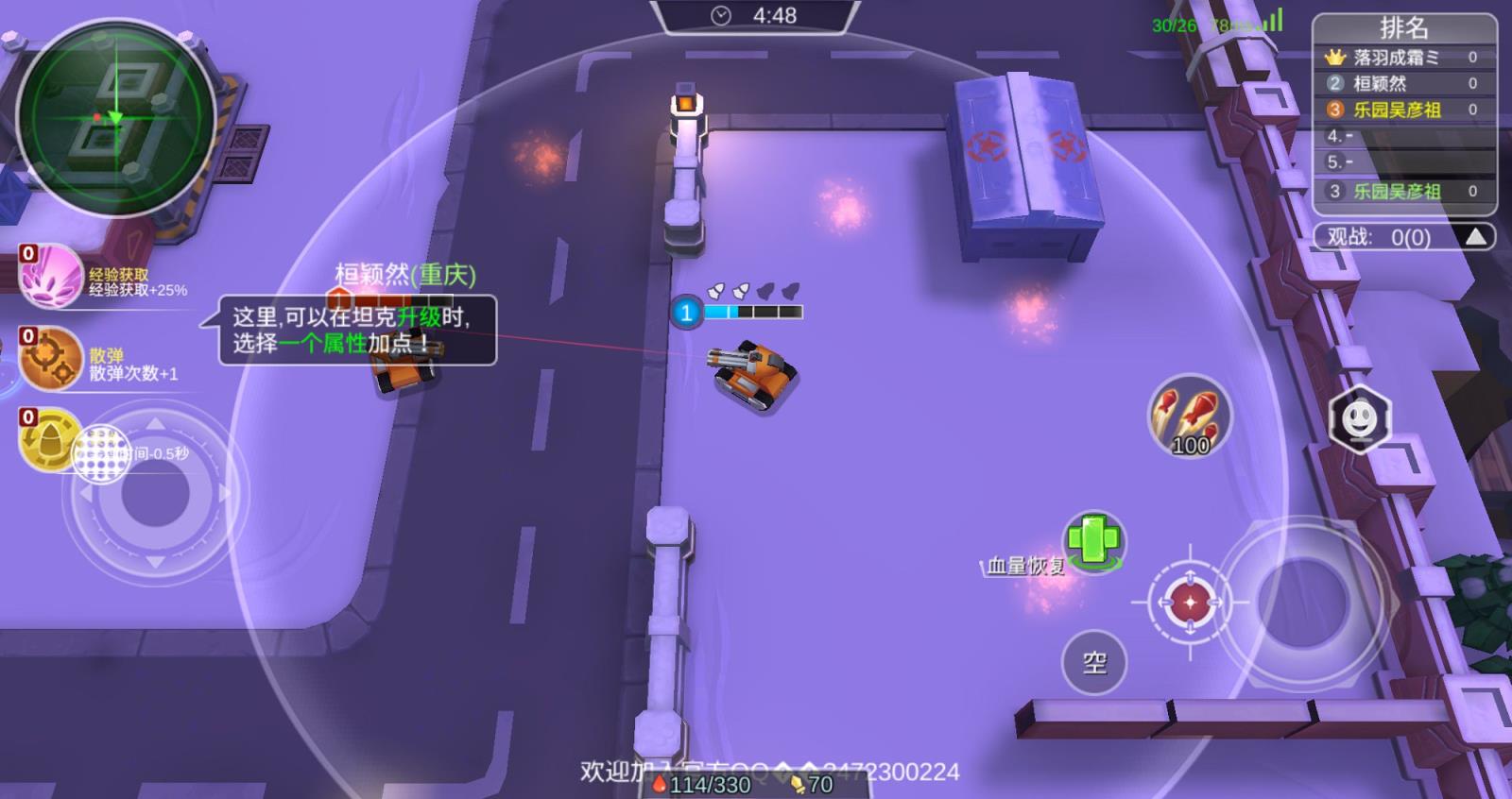This screenshot has width=1512, height=799.
Task: Collapse the spectator panel arrow
Action: coord(1476,237)
